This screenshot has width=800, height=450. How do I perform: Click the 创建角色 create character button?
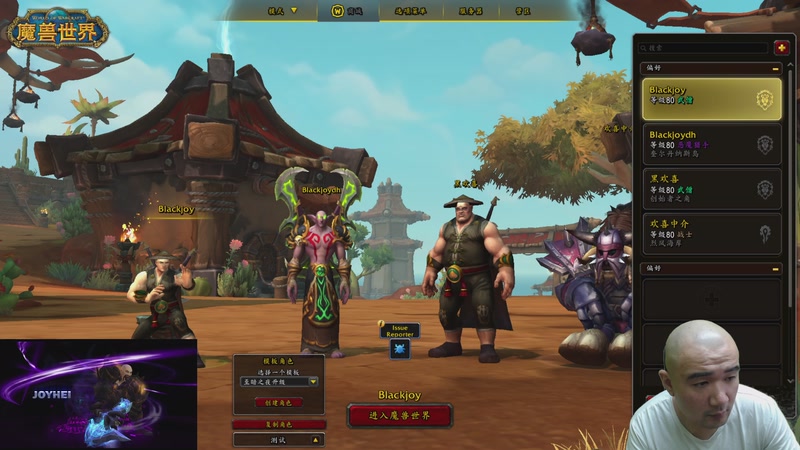pyautogui.click(x=279, y=402)
